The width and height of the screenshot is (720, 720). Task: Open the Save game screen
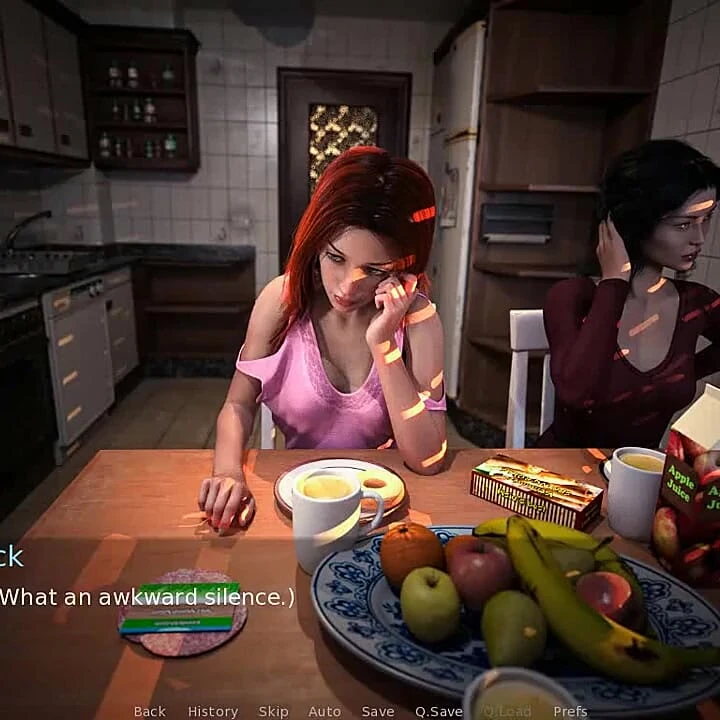378,711
